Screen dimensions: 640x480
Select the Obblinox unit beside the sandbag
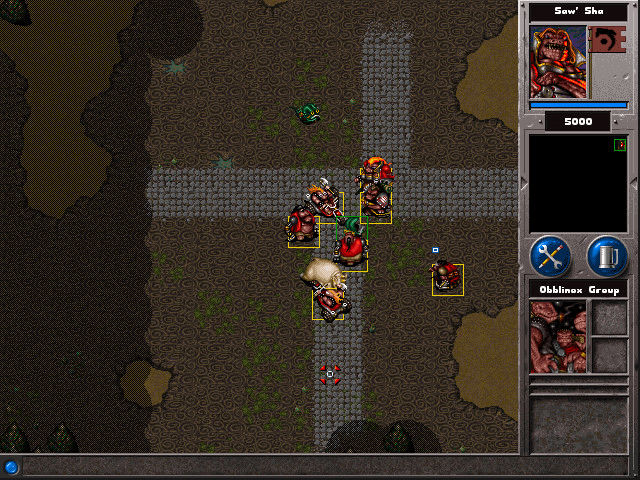click(328, 296)
